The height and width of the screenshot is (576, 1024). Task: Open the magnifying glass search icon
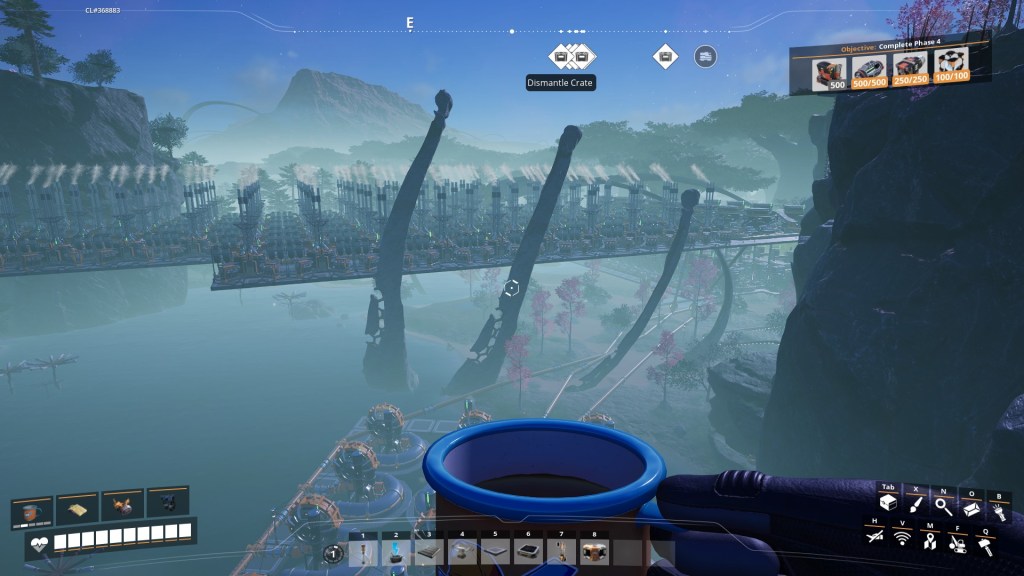pyautogui.click(x=942, y=506)
